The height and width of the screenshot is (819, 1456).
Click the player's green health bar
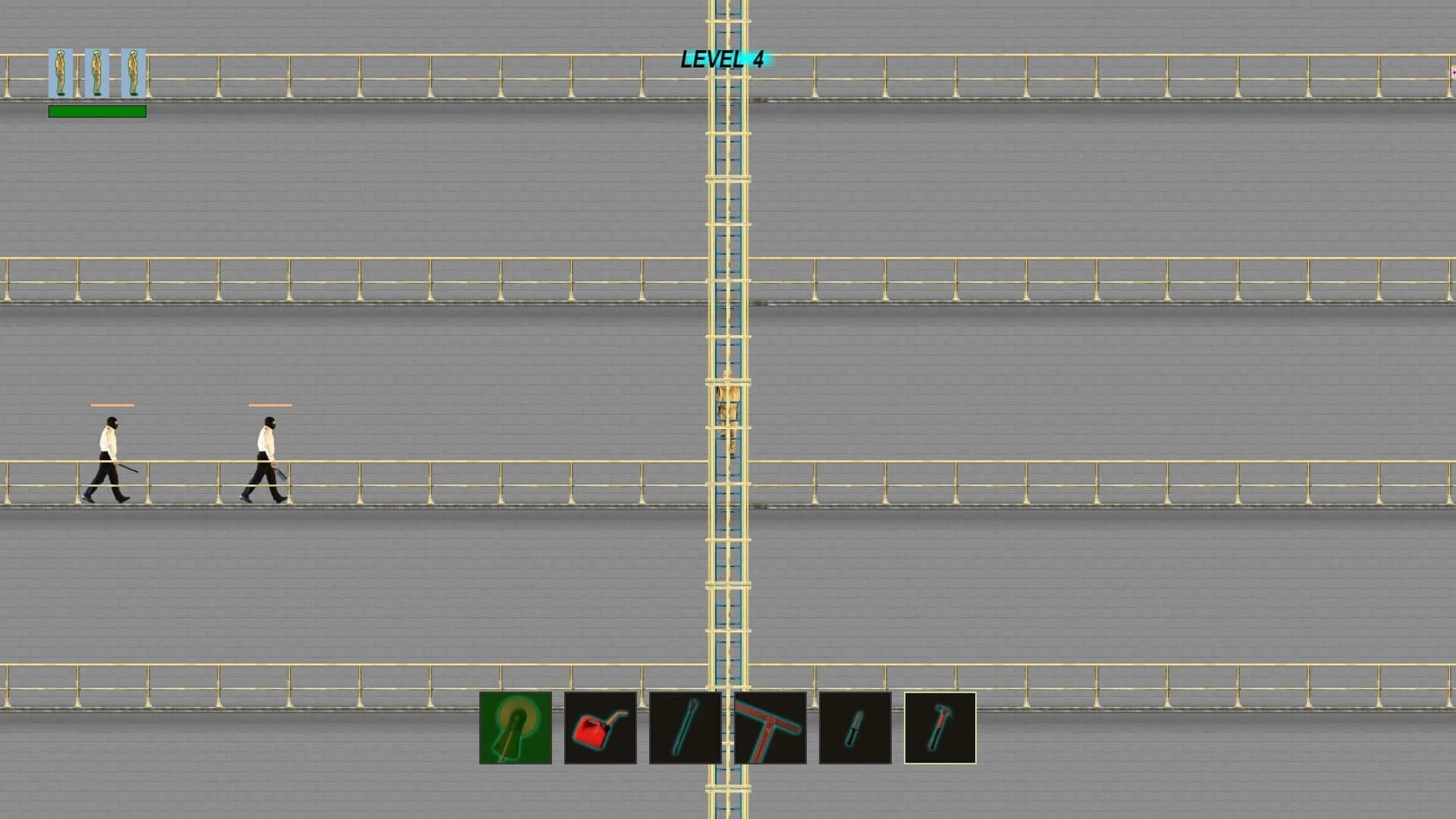click(x=97, y=111)
